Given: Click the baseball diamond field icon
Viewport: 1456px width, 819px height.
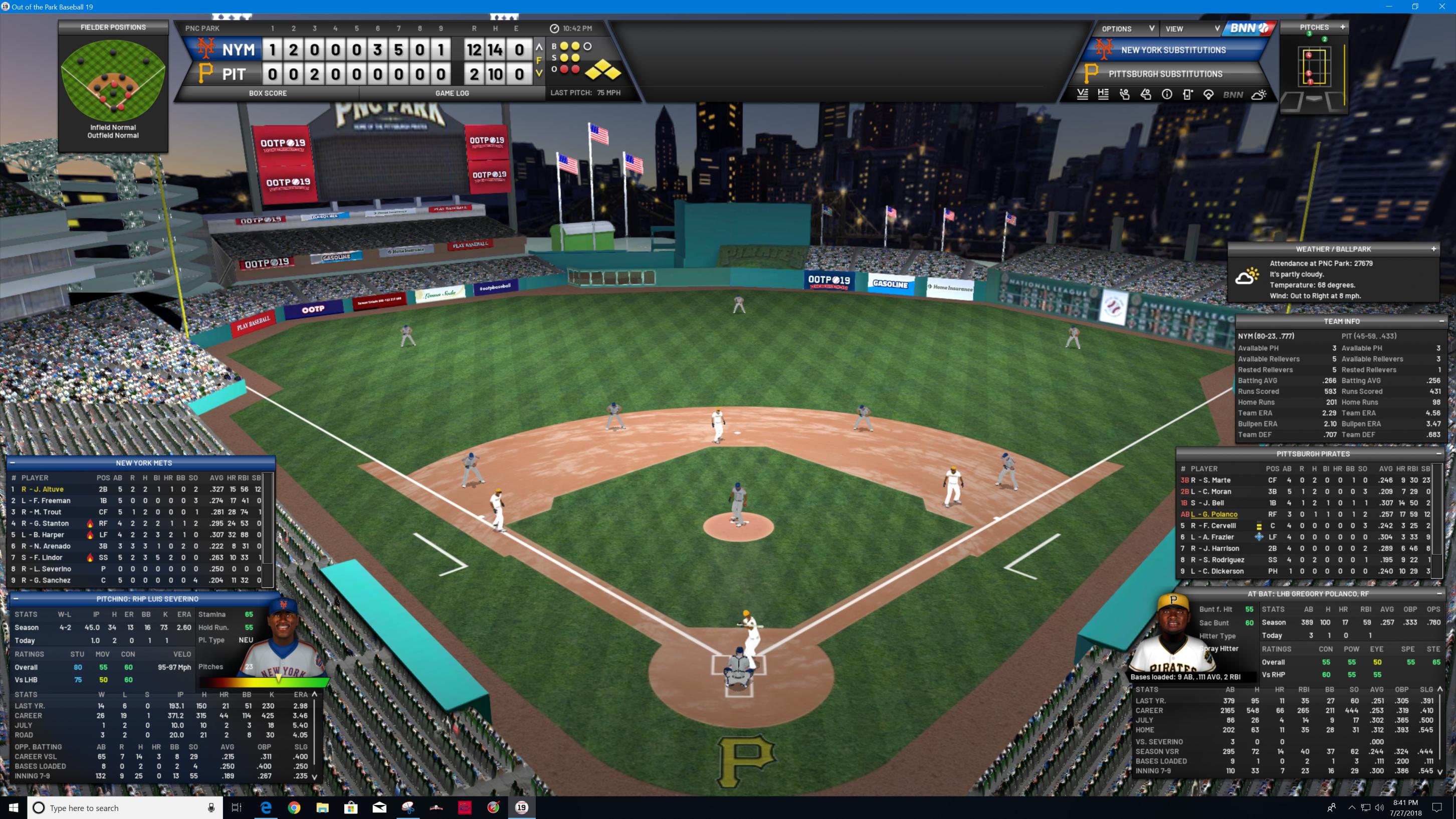Looking at the screenshot, I should 1208,95.
